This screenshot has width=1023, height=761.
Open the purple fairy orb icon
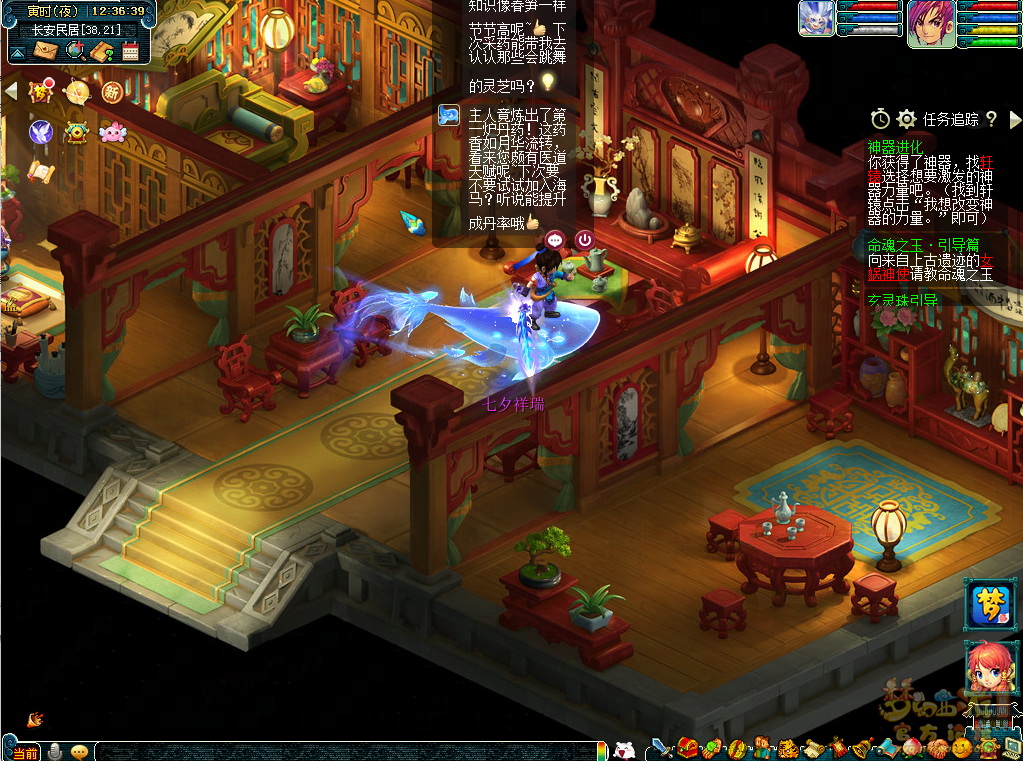click(x=41, y=131)
